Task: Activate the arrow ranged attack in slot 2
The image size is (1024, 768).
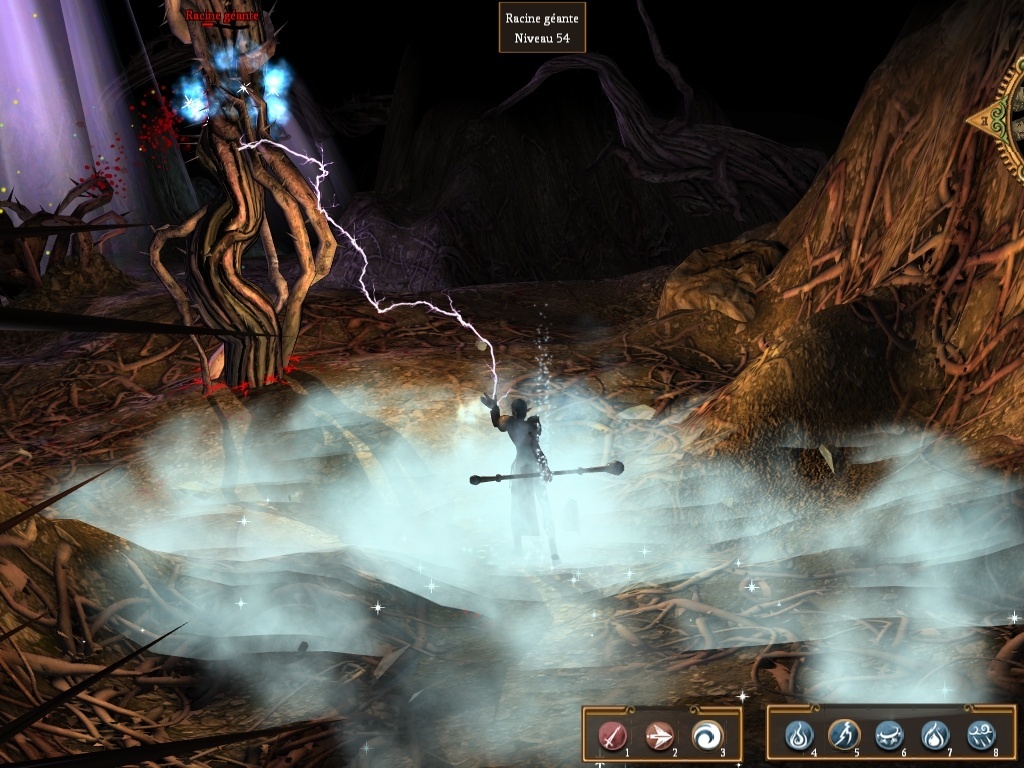Action: click(x=659, y=736)
